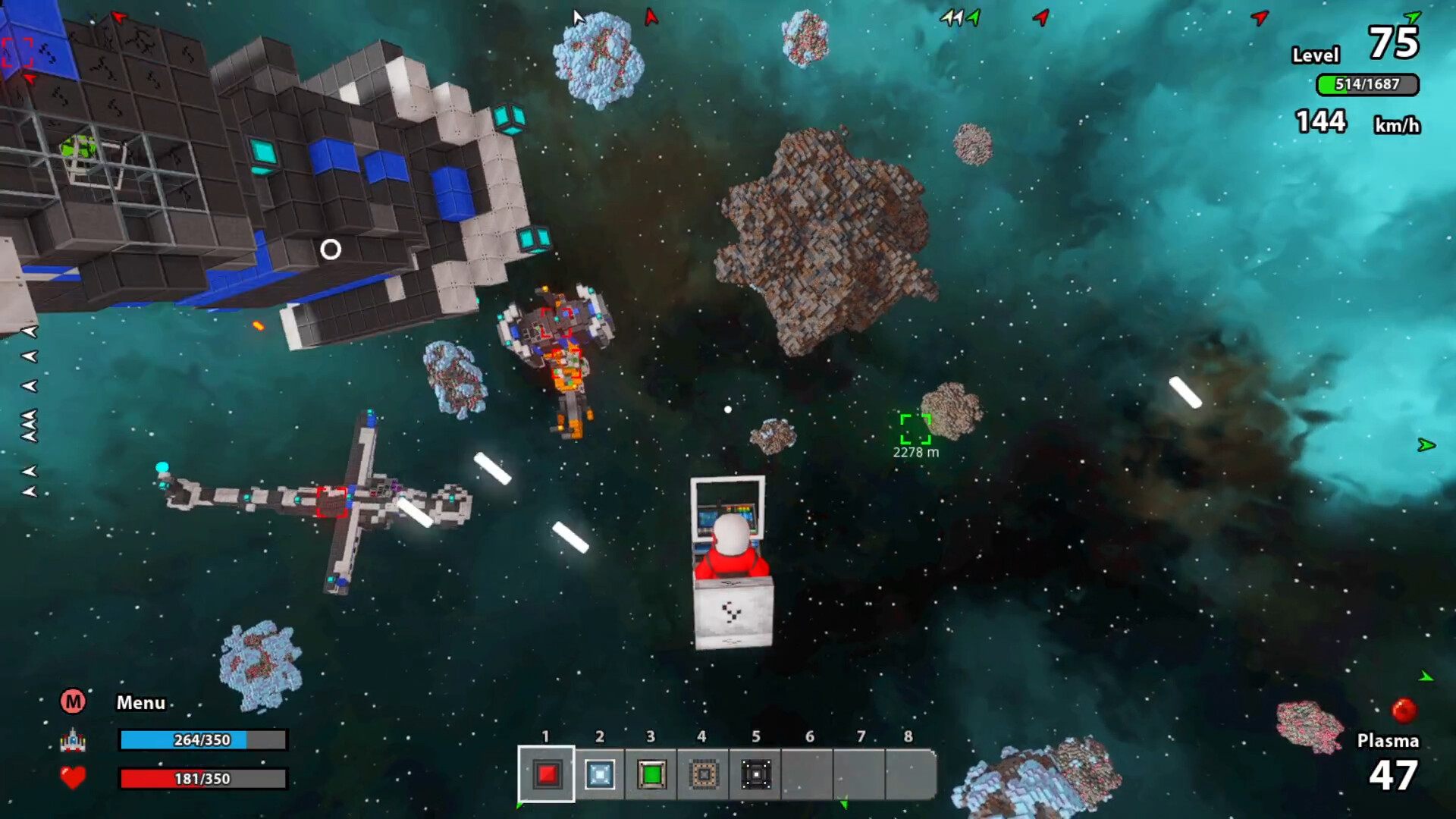Click empty hotbar slot 6
The width and height of the screenshot is (1456, 819).
click(x=808, y=774)
